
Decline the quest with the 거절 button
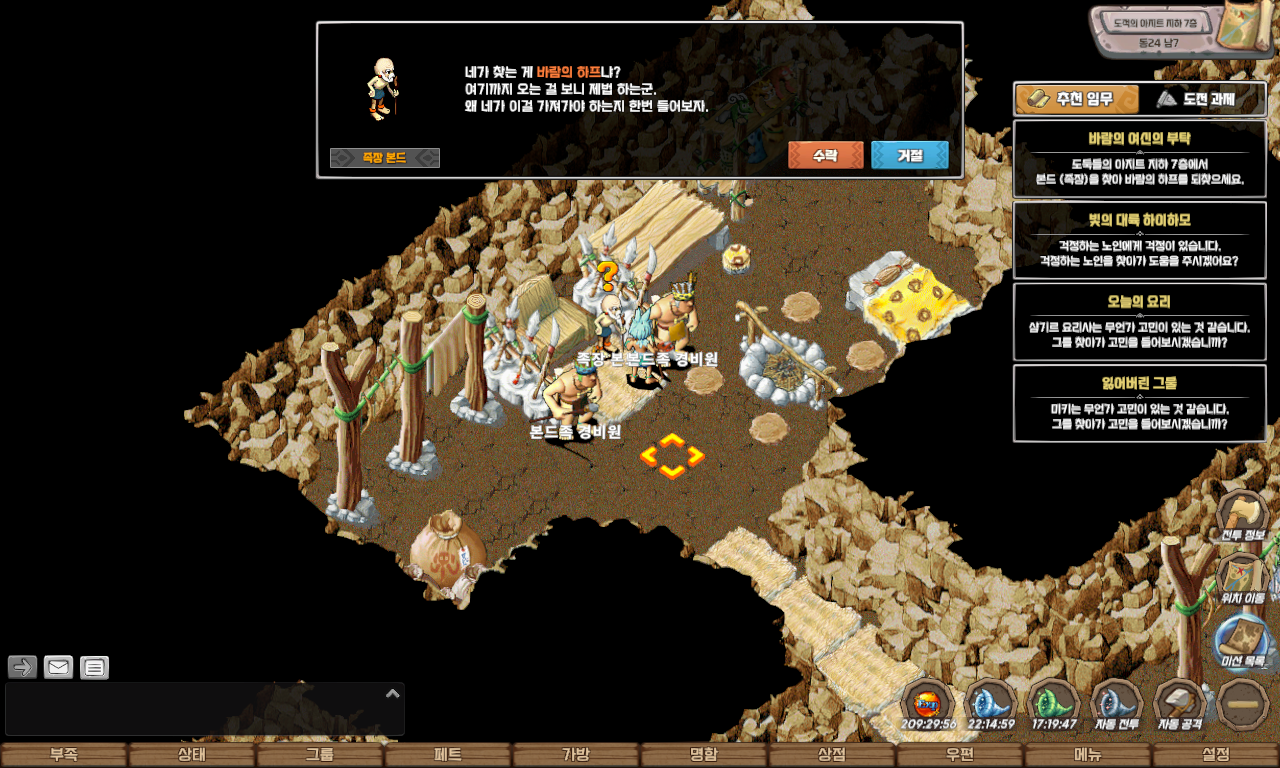click(909, 155)
